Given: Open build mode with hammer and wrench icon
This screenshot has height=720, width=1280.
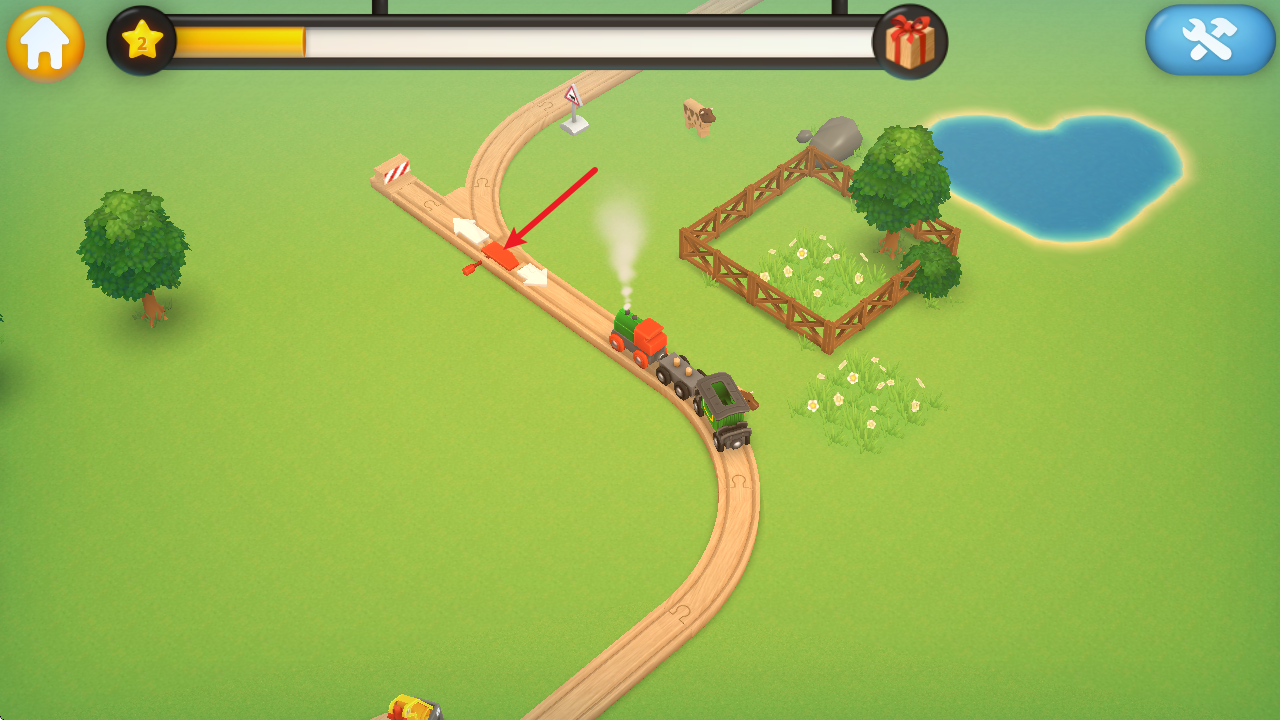Looking at the screenshot, I should pos(1209,40).
